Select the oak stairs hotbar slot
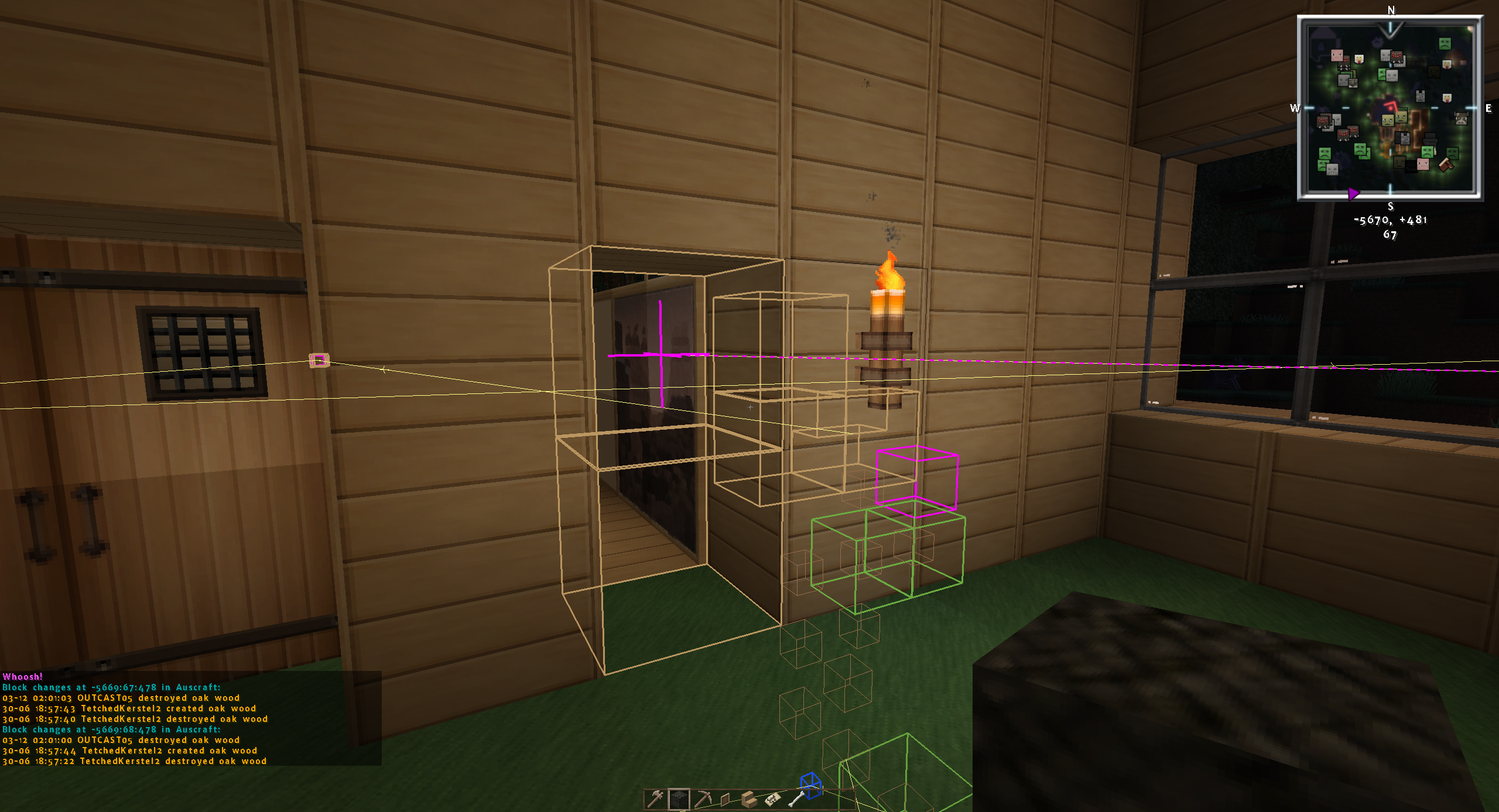 point(748,799)
